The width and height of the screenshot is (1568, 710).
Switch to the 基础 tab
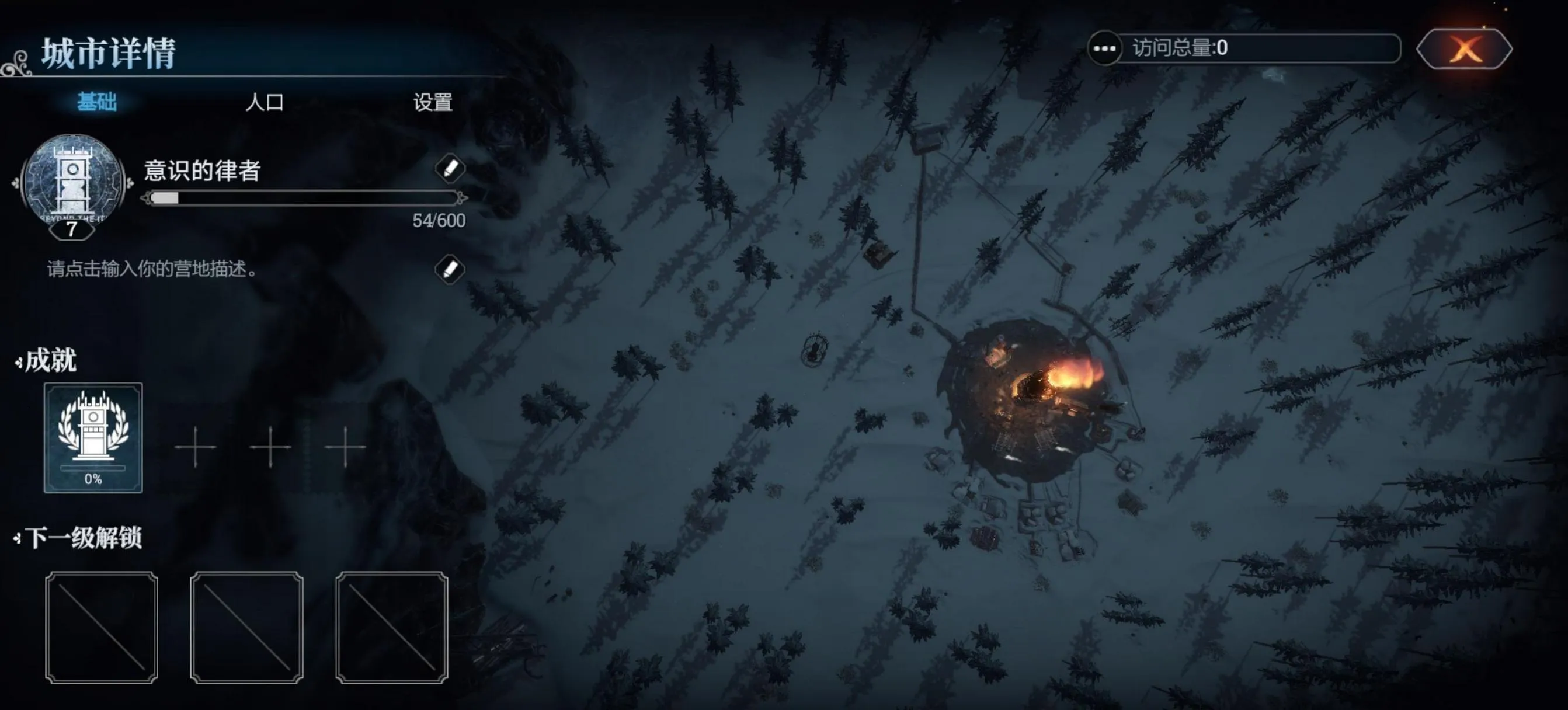pos(97,102)
